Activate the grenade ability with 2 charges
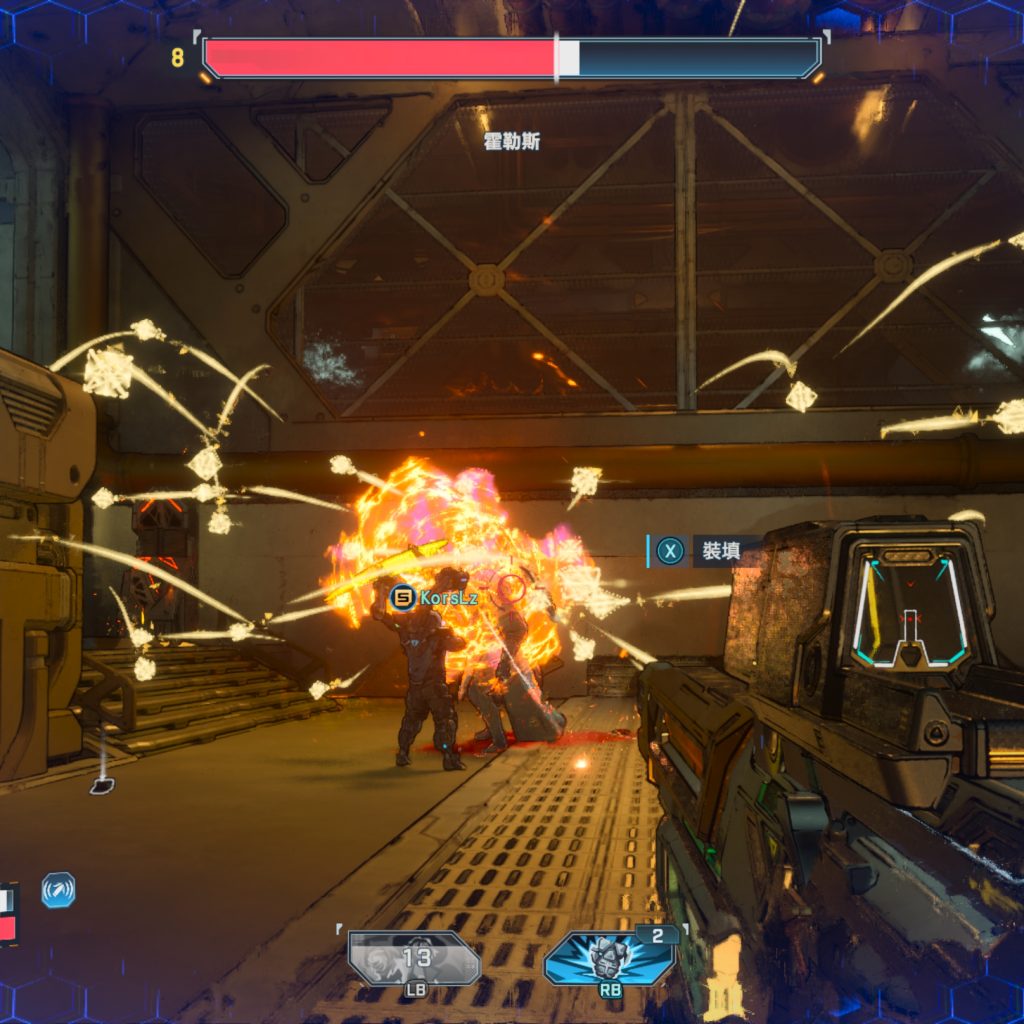The image size is (1024, 1024). point(609,959)
